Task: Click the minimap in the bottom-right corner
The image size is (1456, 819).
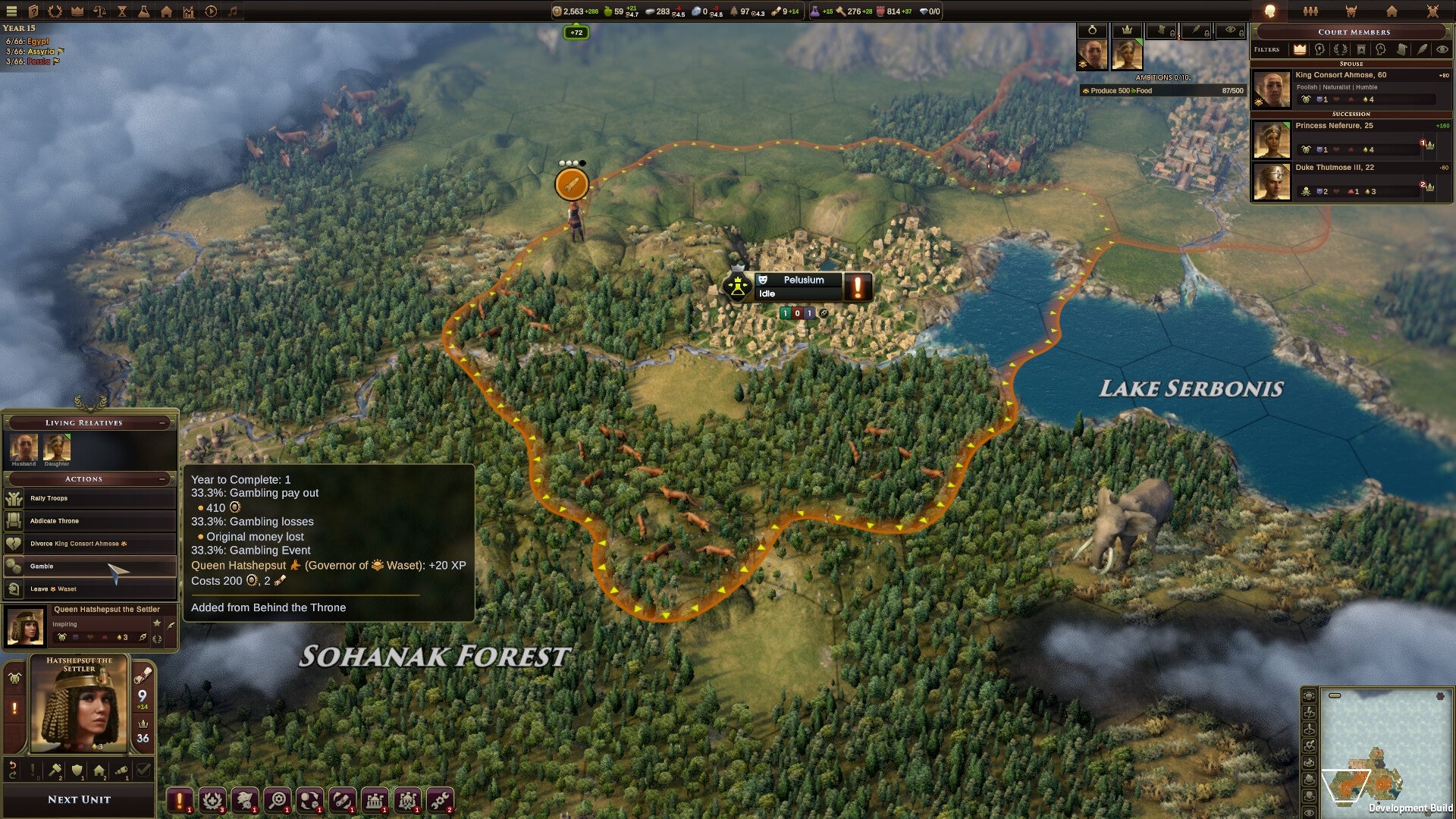Action: click(1388, 751)
